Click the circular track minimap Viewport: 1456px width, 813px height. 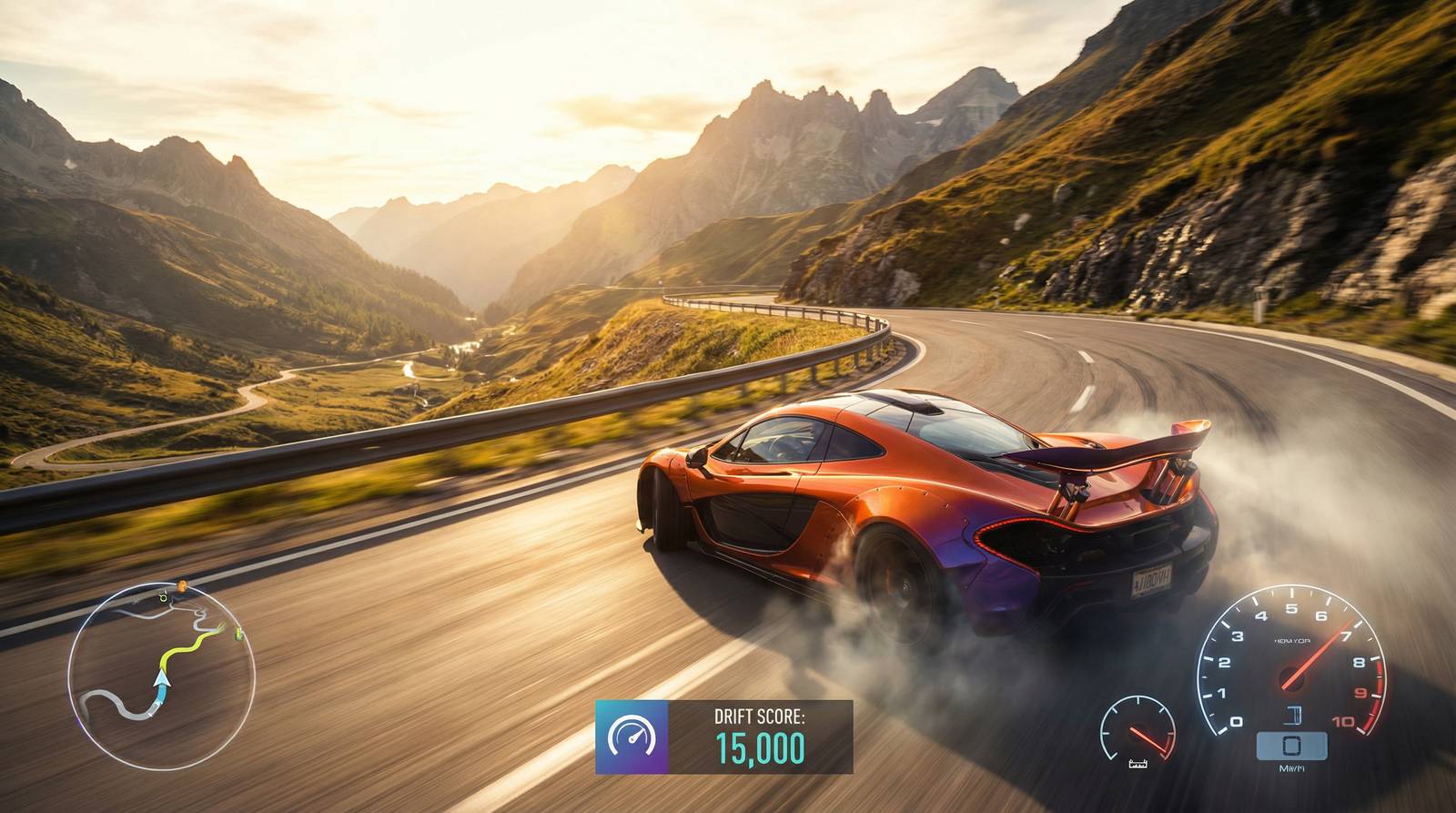161,675
